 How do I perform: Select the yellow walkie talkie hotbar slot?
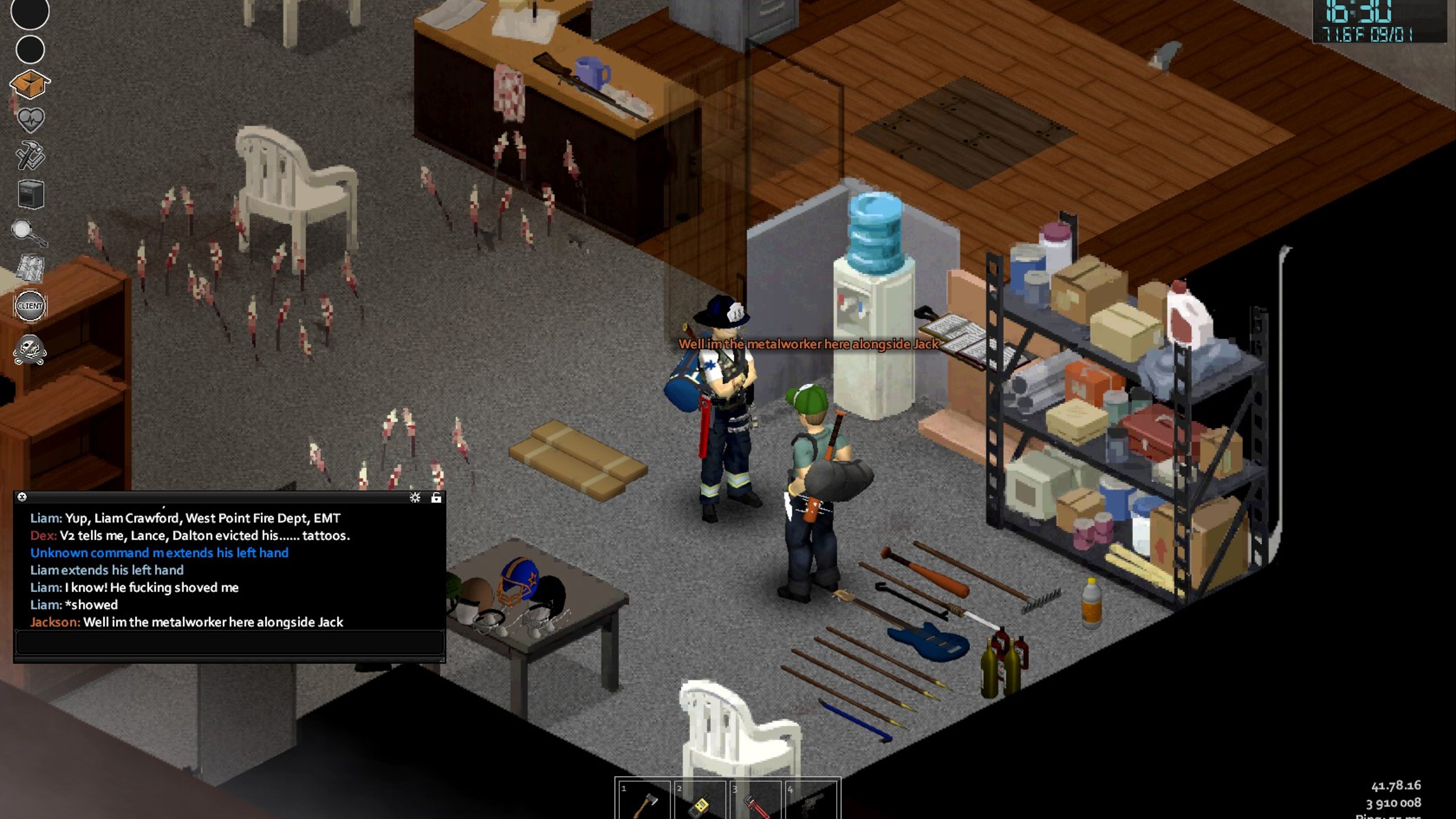click(700, 802)
